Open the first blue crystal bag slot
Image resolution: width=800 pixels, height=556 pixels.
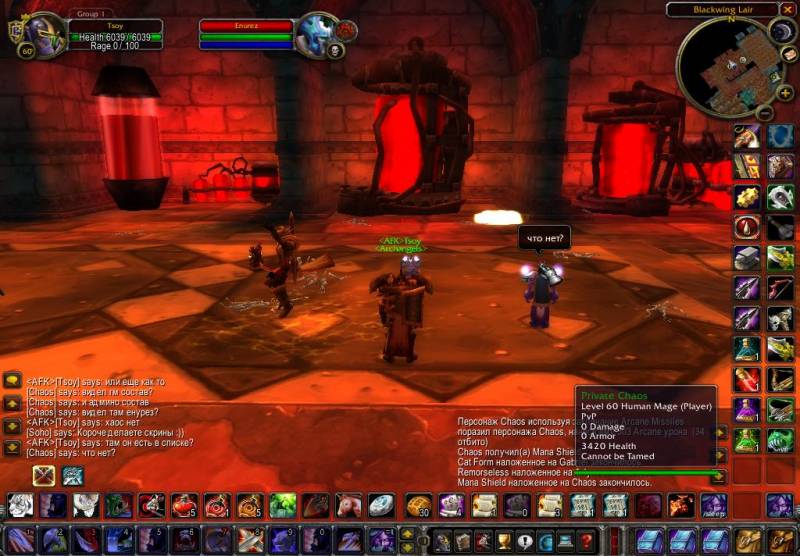coord(650,541)
